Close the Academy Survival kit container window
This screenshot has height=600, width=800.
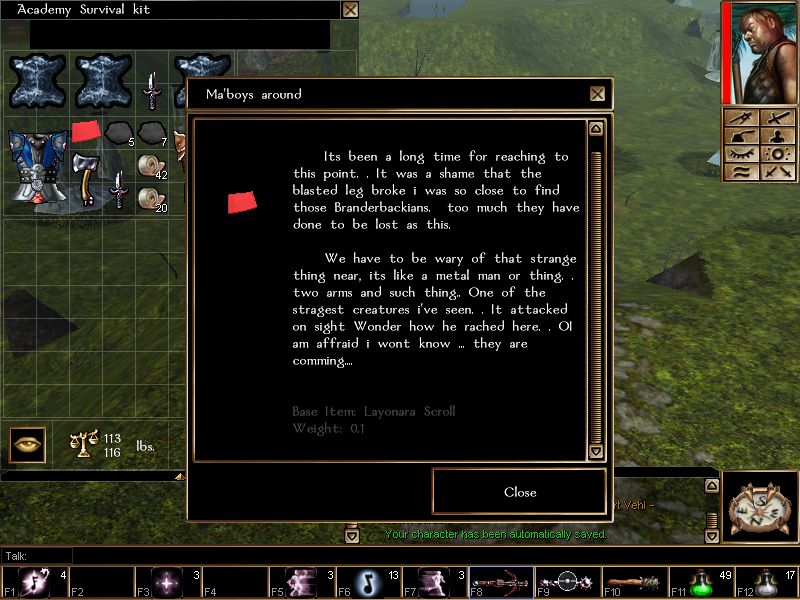[350, 10]
